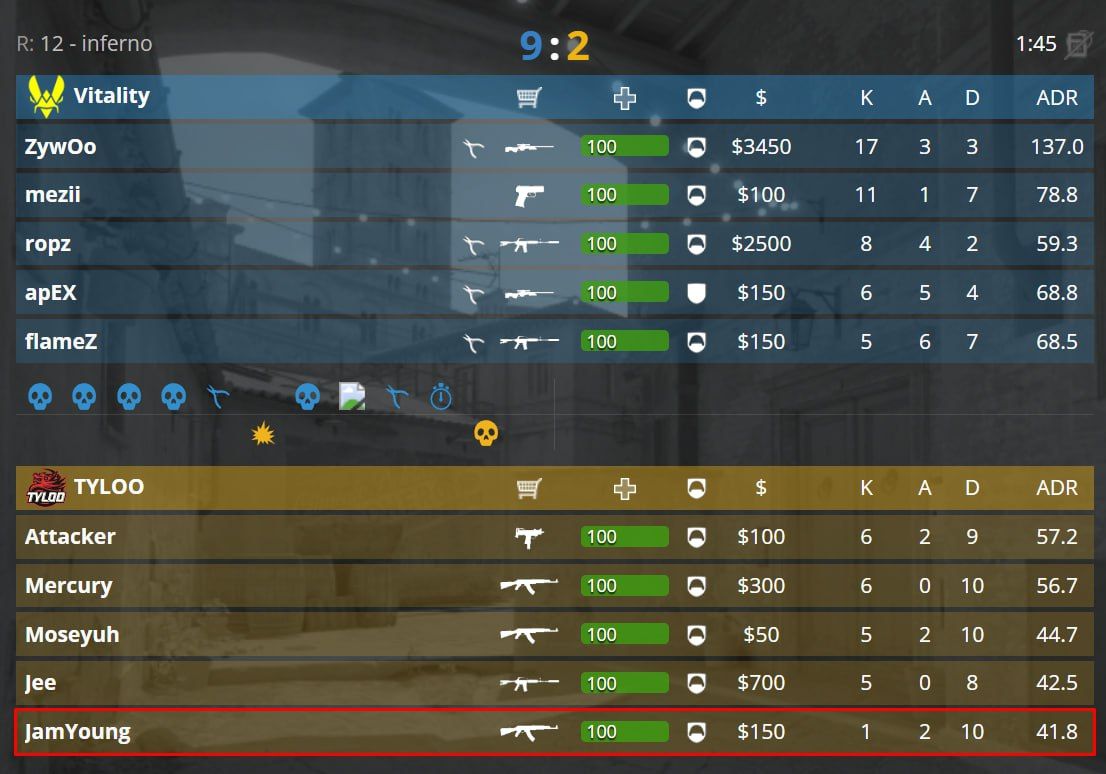Choose Moseyuh from the TYLOO roster

[x=72, y=635]
